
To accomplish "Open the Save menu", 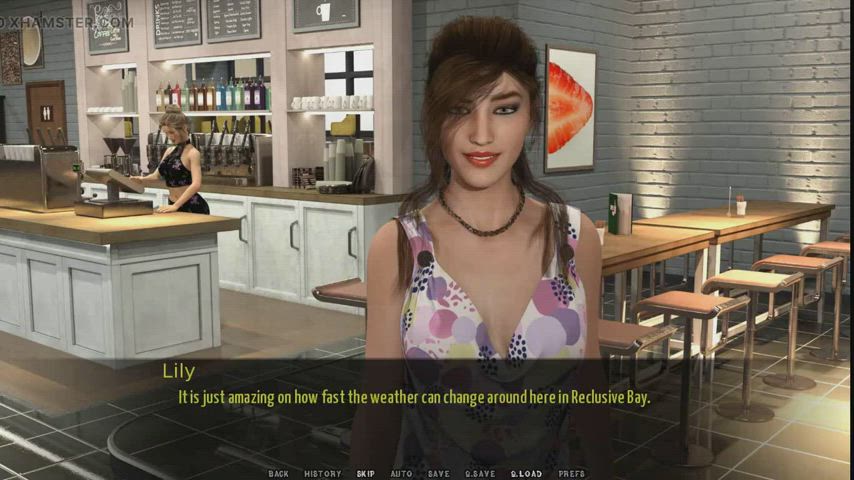I will click(438, 474).
